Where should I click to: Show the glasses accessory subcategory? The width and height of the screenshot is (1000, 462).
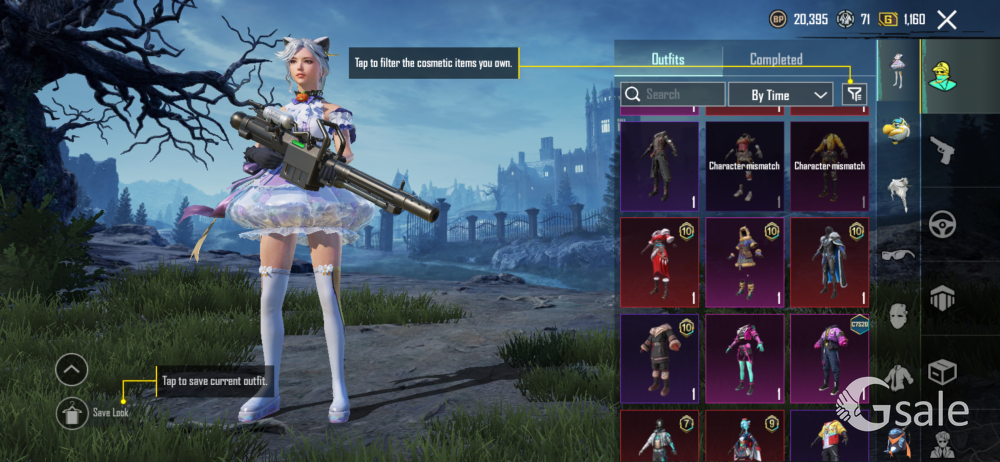[x=897, y=255]
